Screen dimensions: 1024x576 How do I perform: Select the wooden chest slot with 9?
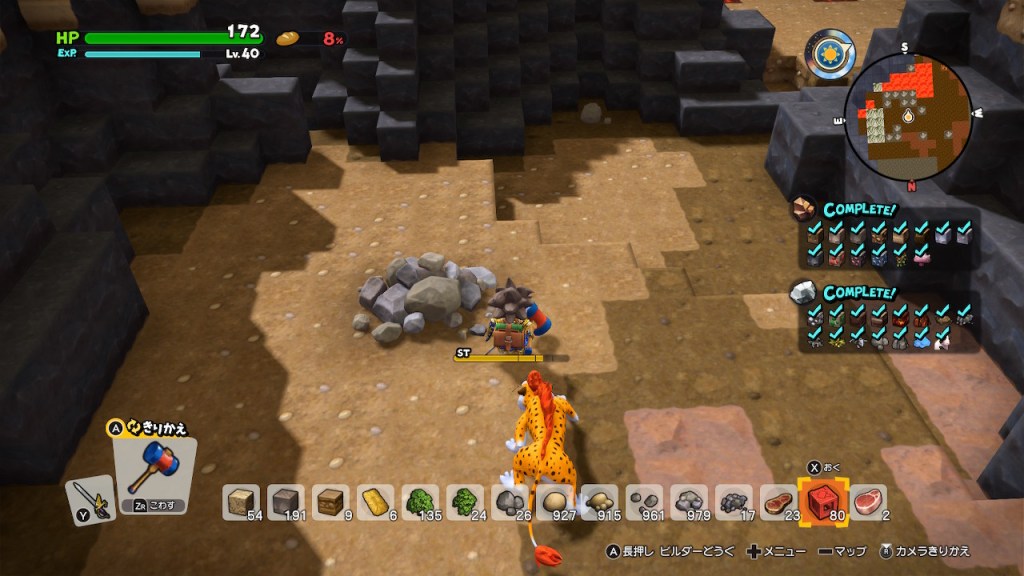(332, 502)
